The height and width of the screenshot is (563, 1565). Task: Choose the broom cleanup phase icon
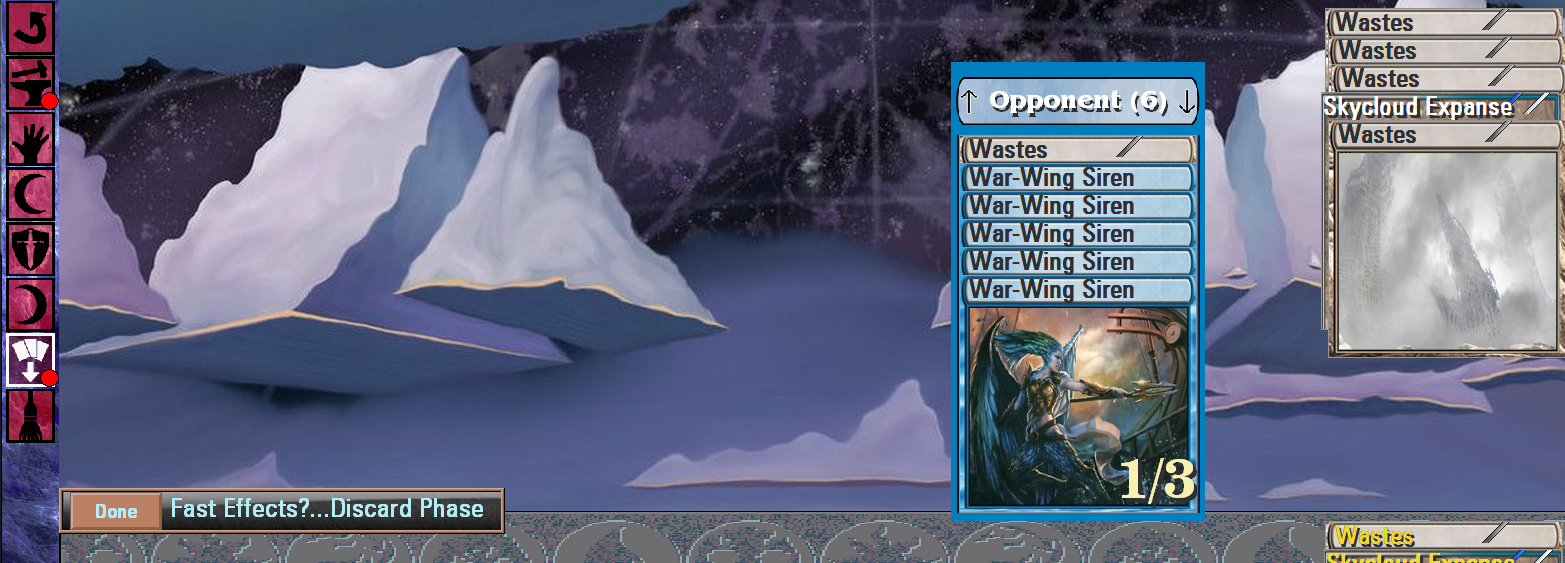click(x=30, y=416)
